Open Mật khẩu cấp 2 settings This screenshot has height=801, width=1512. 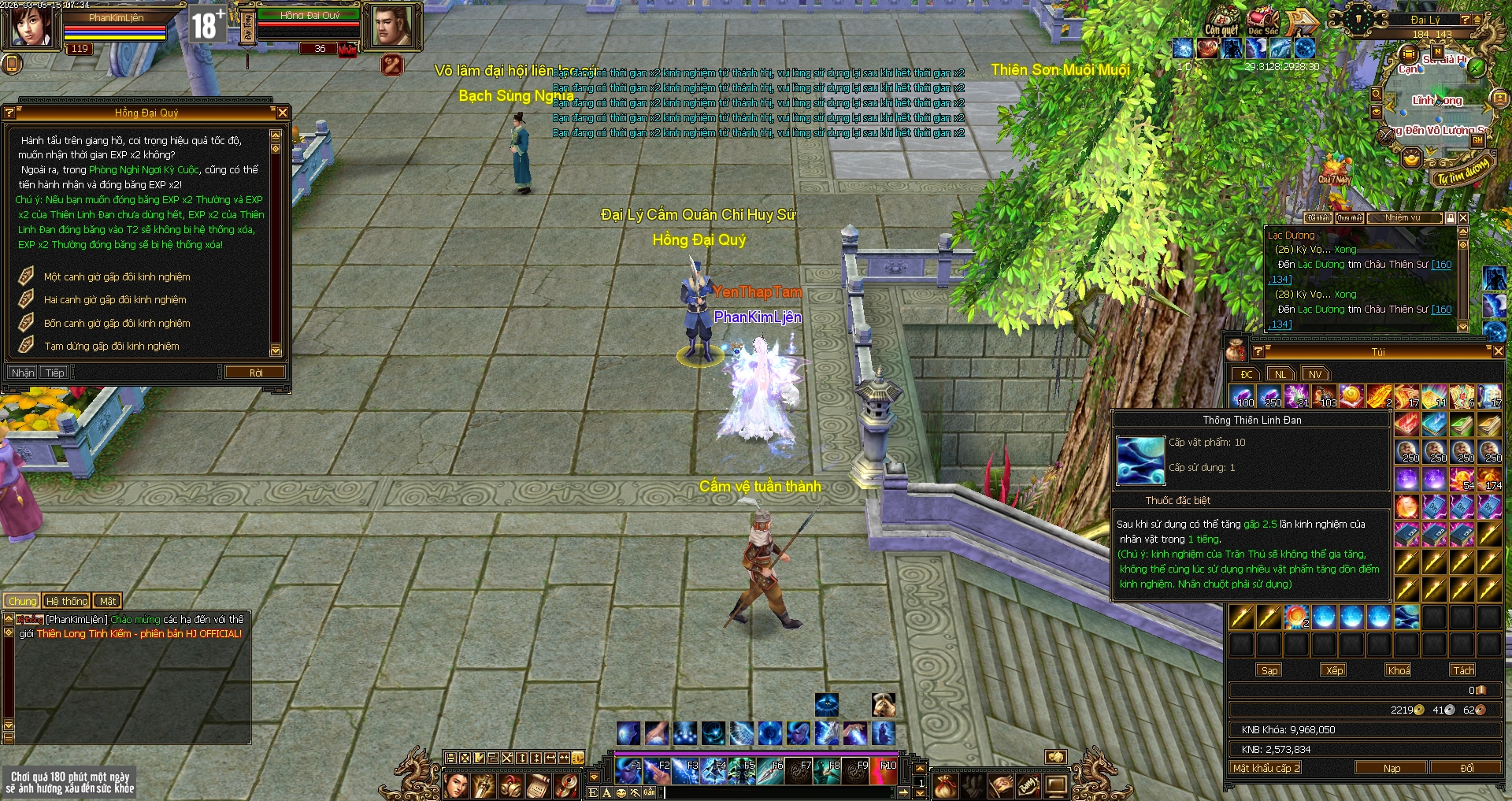click(x=1266, y=768)
